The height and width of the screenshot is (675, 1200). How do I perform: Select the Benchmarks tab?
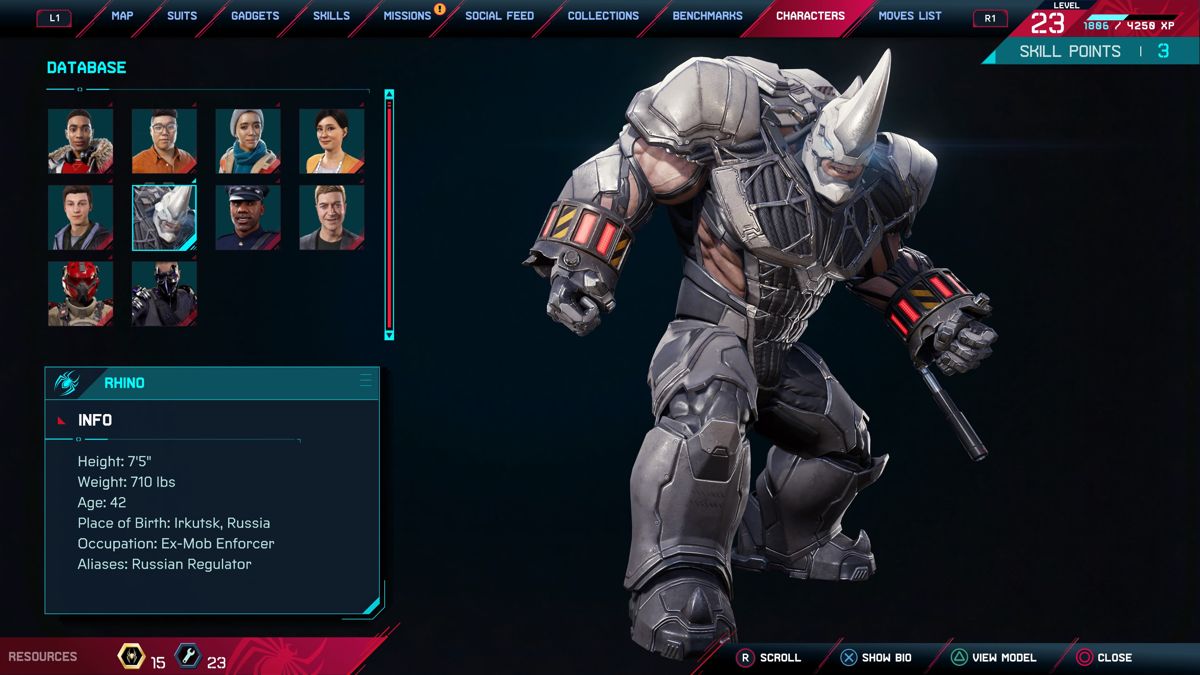[708, 16]
